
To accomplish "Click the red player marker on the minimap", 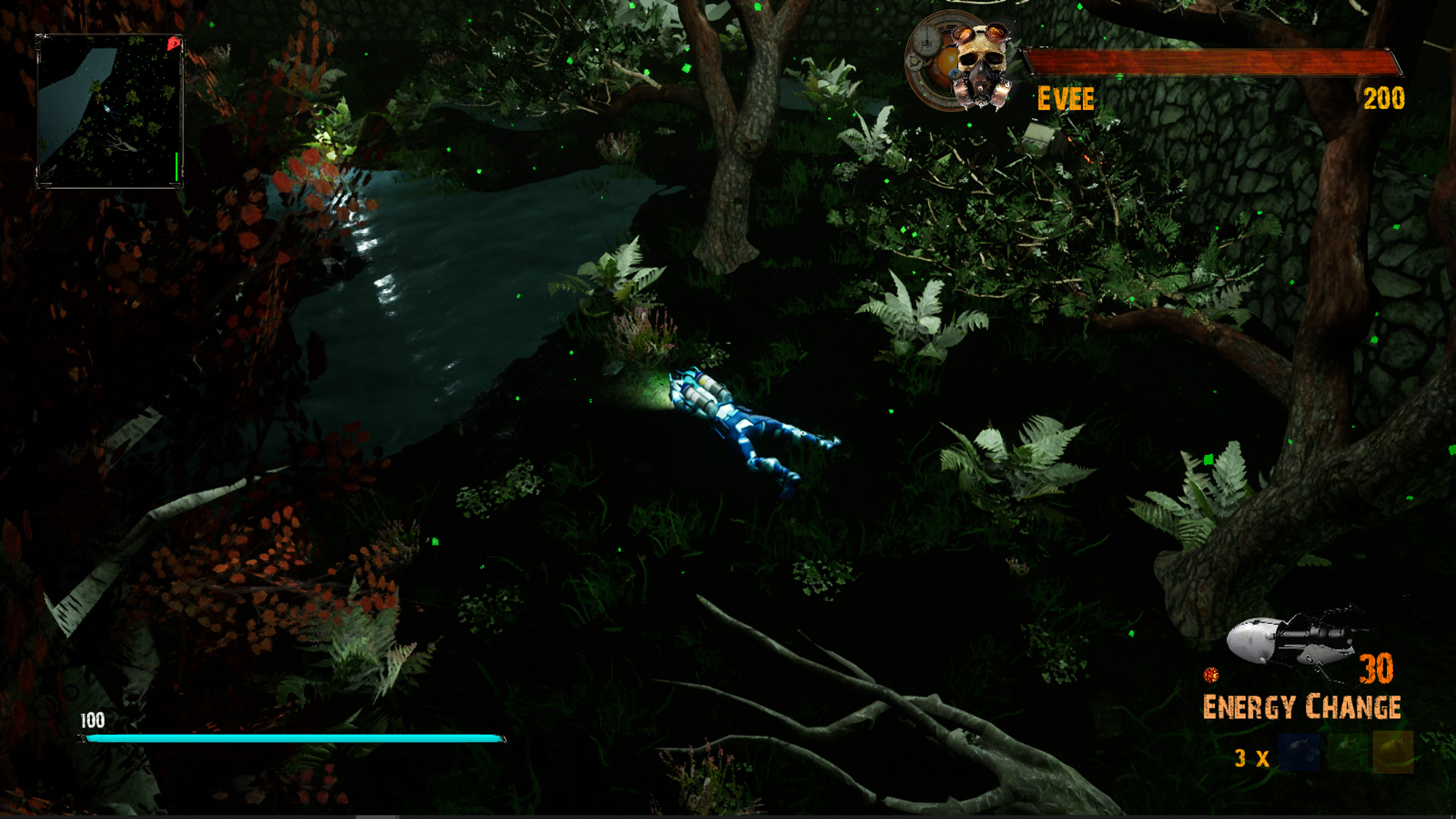I will click(x=173, y=43).
